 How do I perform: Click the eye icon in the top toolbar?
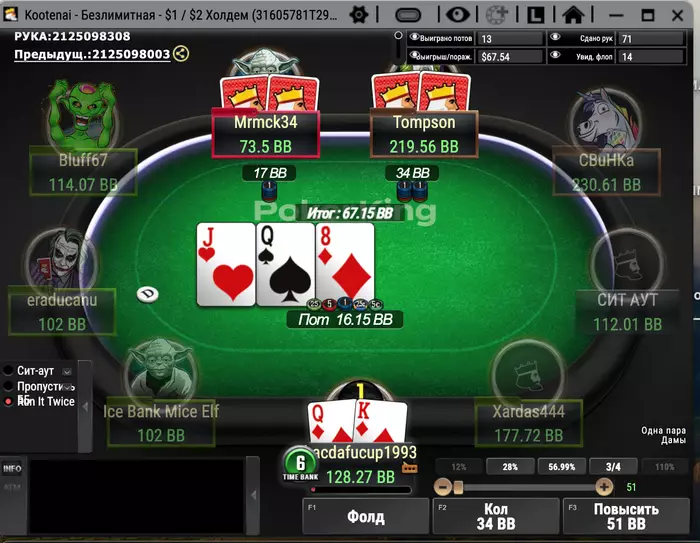point(458,15)
